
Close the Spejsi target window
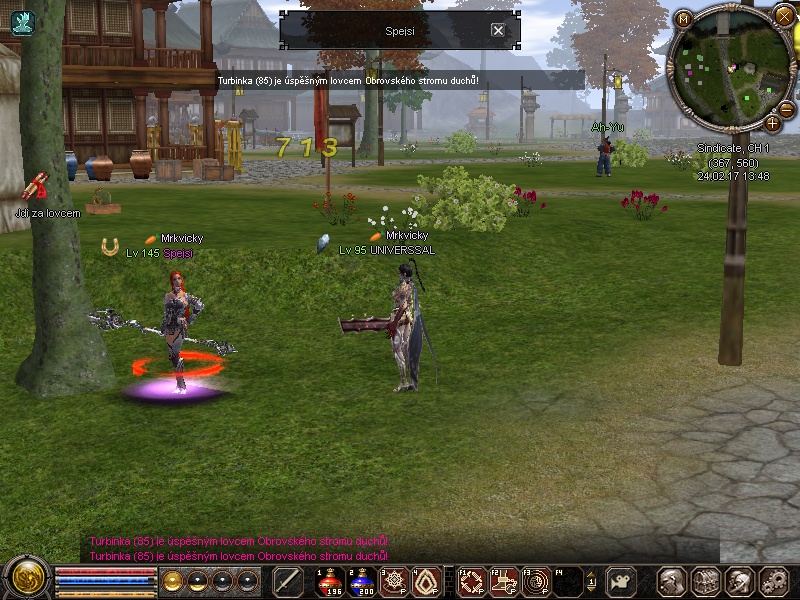click(x=498, y=30)
